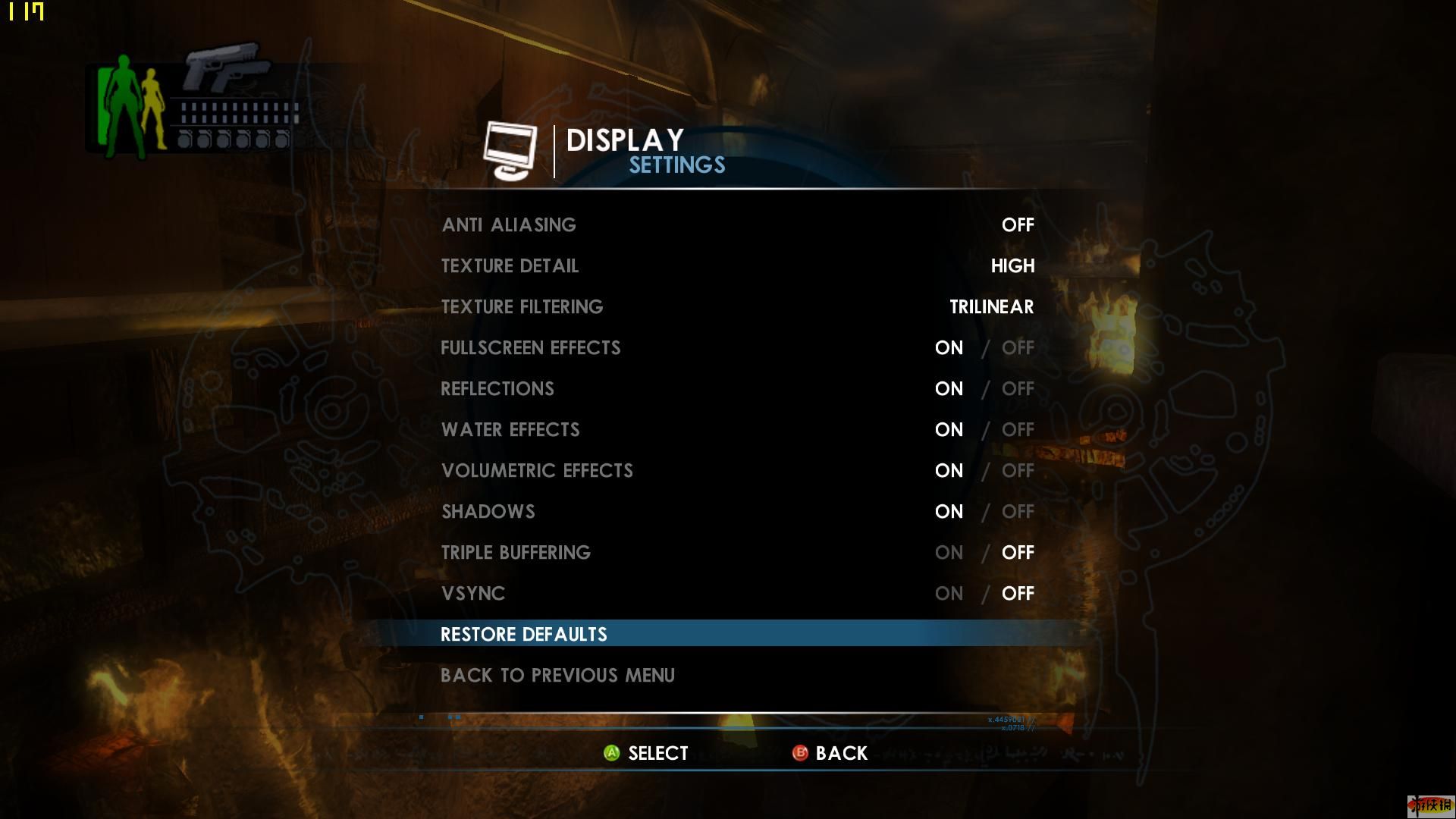
Task: Disable Shadows with the OFF option
Action: (x=1017, y=512)
